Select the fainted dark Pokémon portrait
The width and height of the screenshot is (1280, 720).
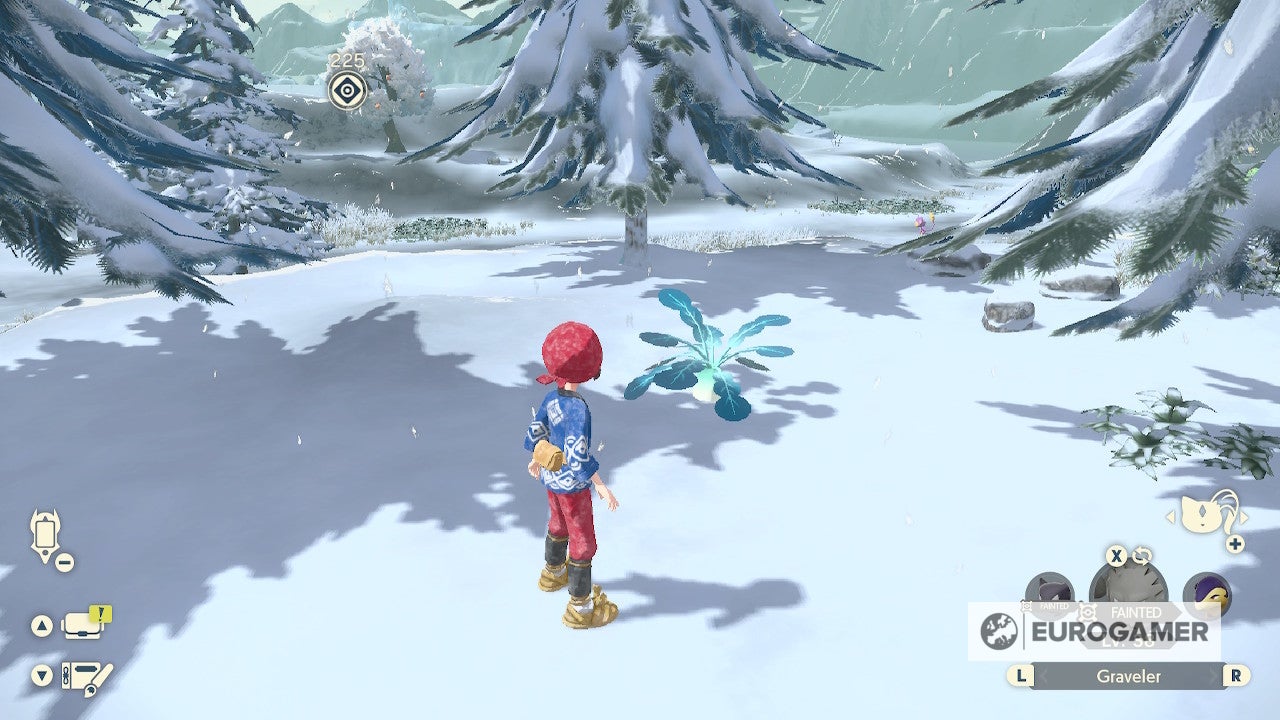click(1049, 592)
